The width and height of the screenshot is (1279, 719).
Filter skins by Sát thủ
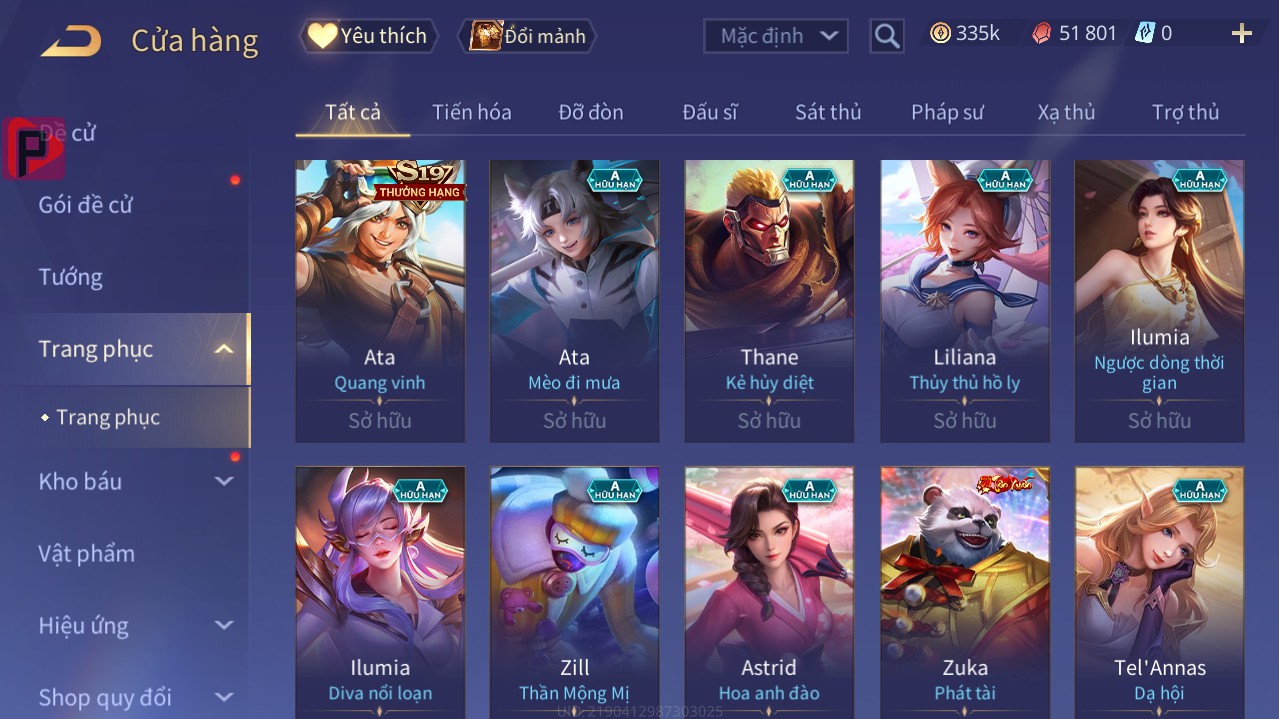tap(828, 112)
